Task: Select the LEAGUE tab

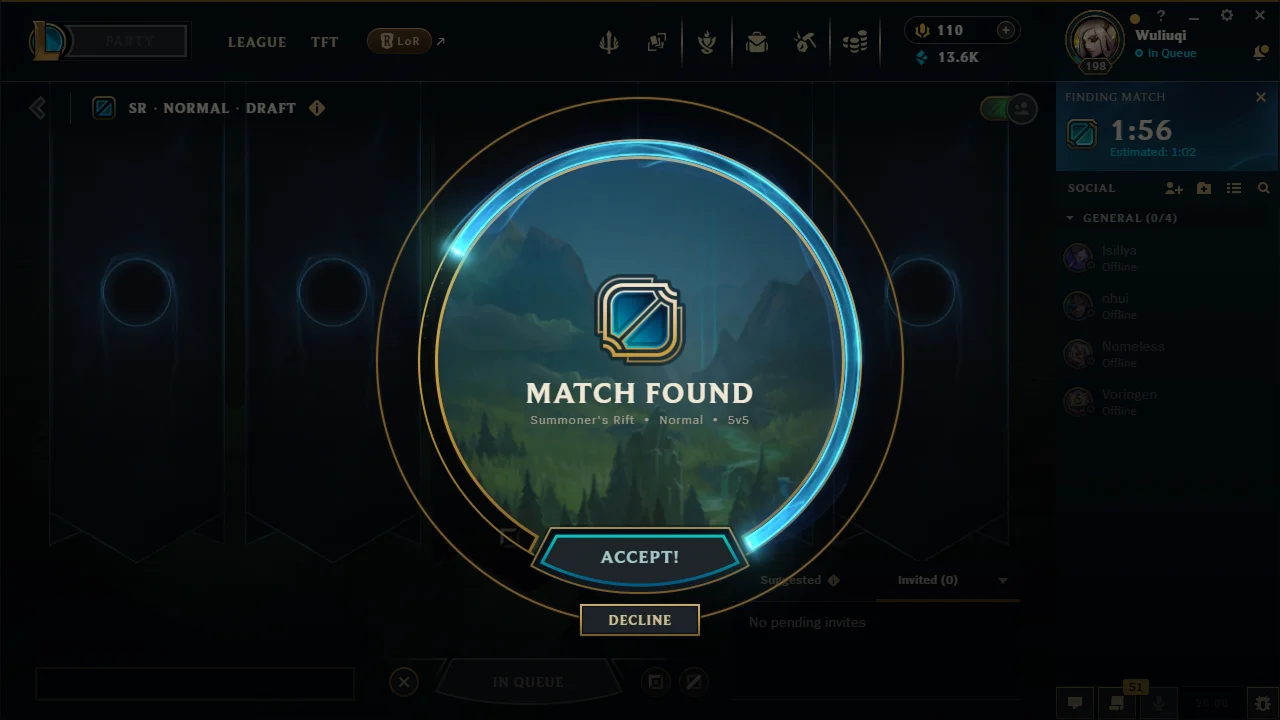Action: click(257, 43)
